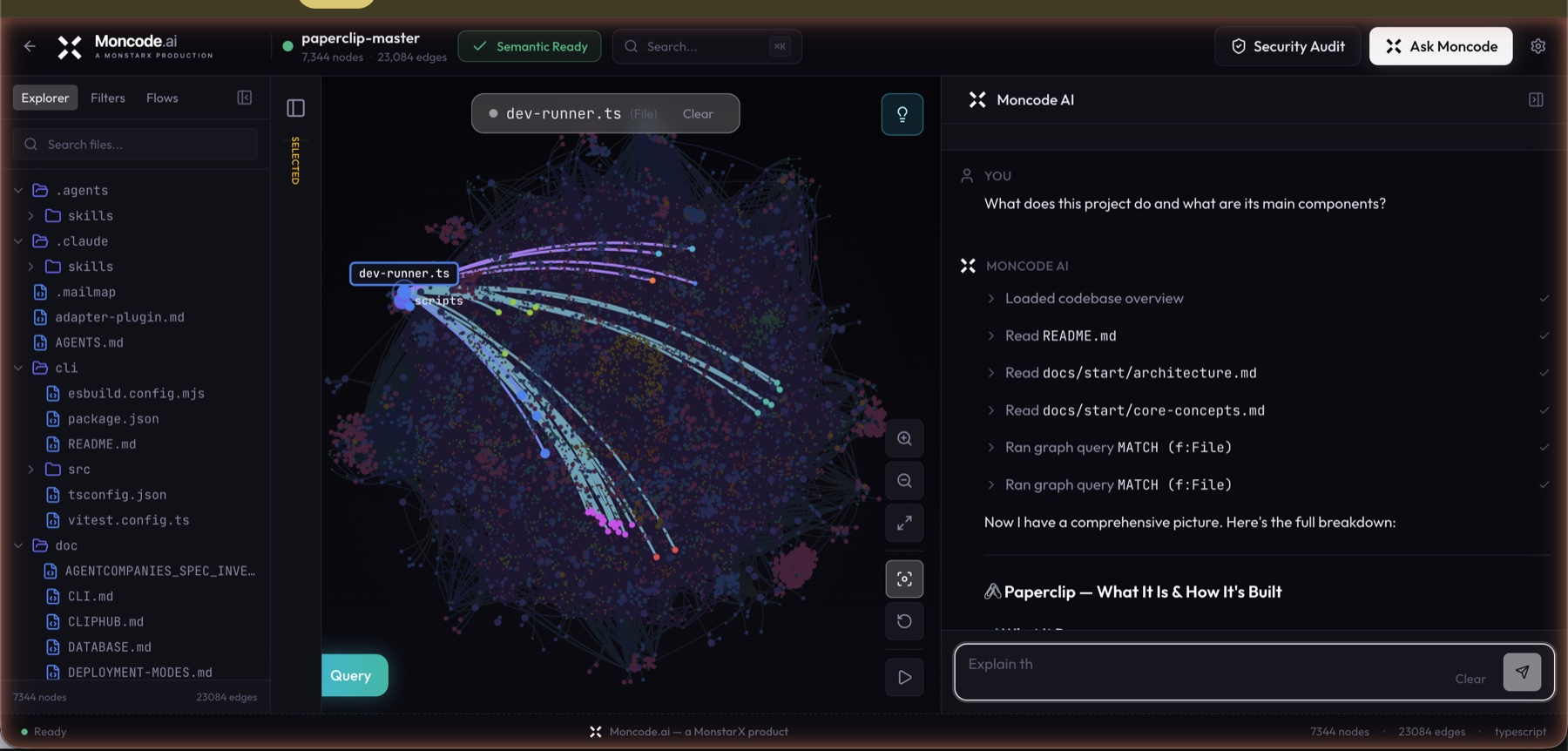Collapse the .claude folder tree

click(18, 240)
